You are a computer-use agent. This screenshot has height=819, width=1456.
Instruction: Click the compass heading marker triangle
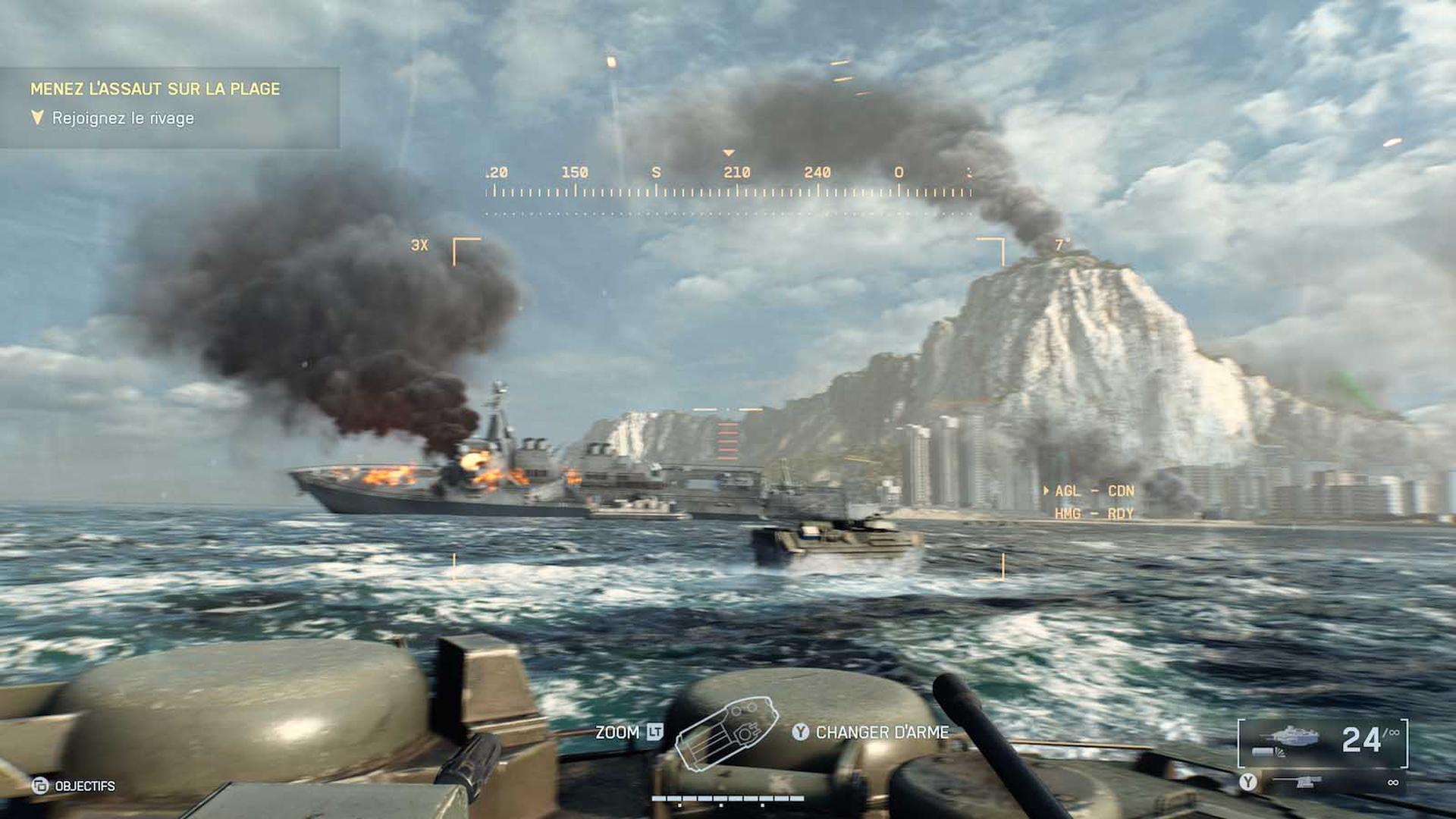click(730, 152)
